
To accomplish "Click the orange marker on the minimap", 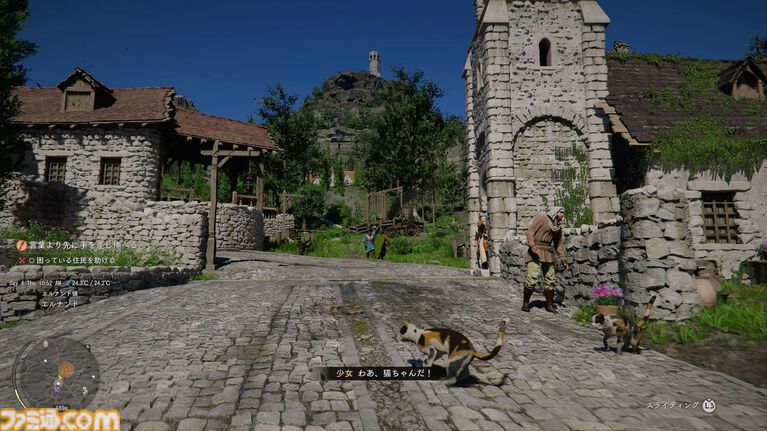I will (x=66, y=369).
